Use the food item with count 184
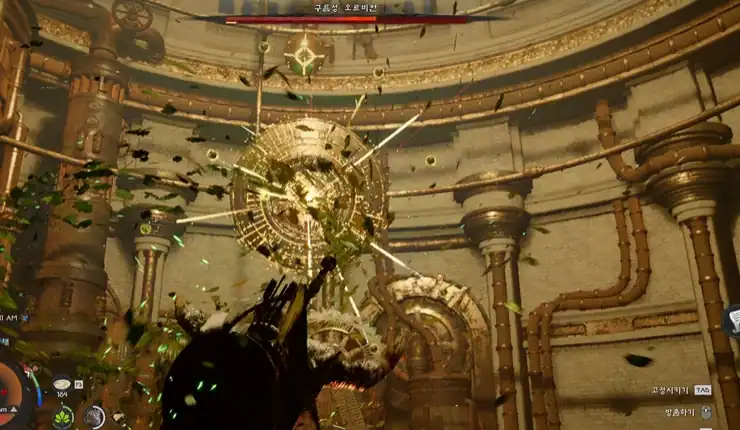 [62, 384]
